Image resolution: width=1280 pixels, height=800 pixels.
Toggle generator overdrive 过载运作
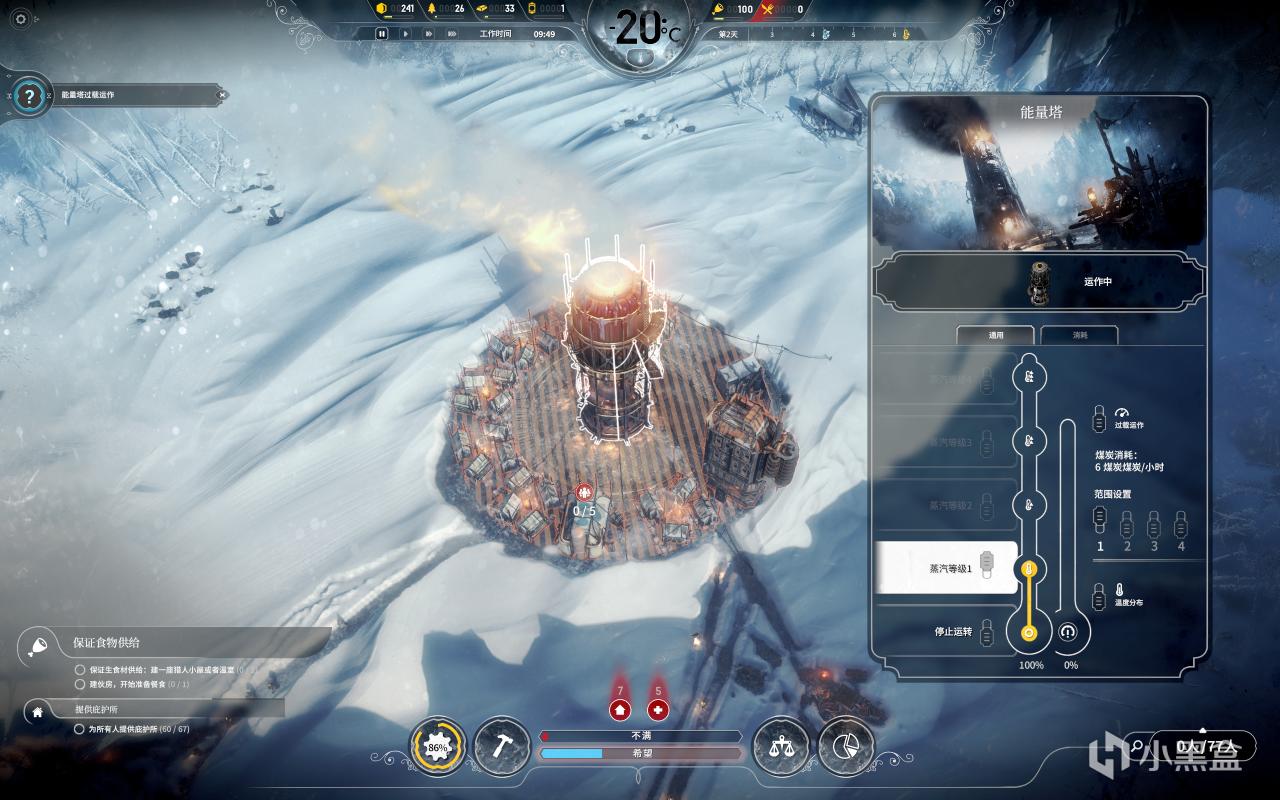point(1100,417)
